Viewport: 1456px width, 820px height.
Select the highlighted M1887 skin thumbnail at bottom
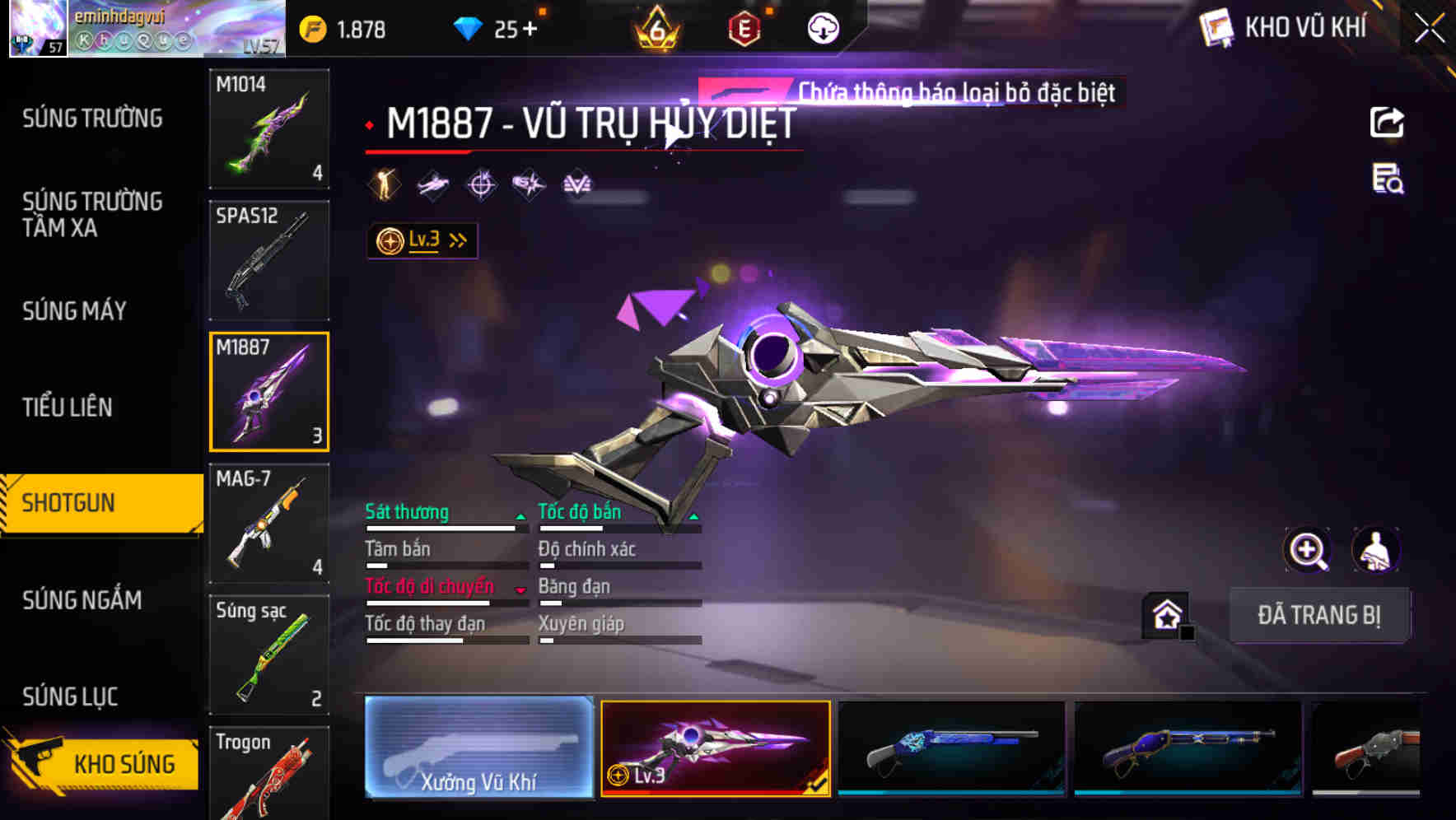(x=716, y=749)
